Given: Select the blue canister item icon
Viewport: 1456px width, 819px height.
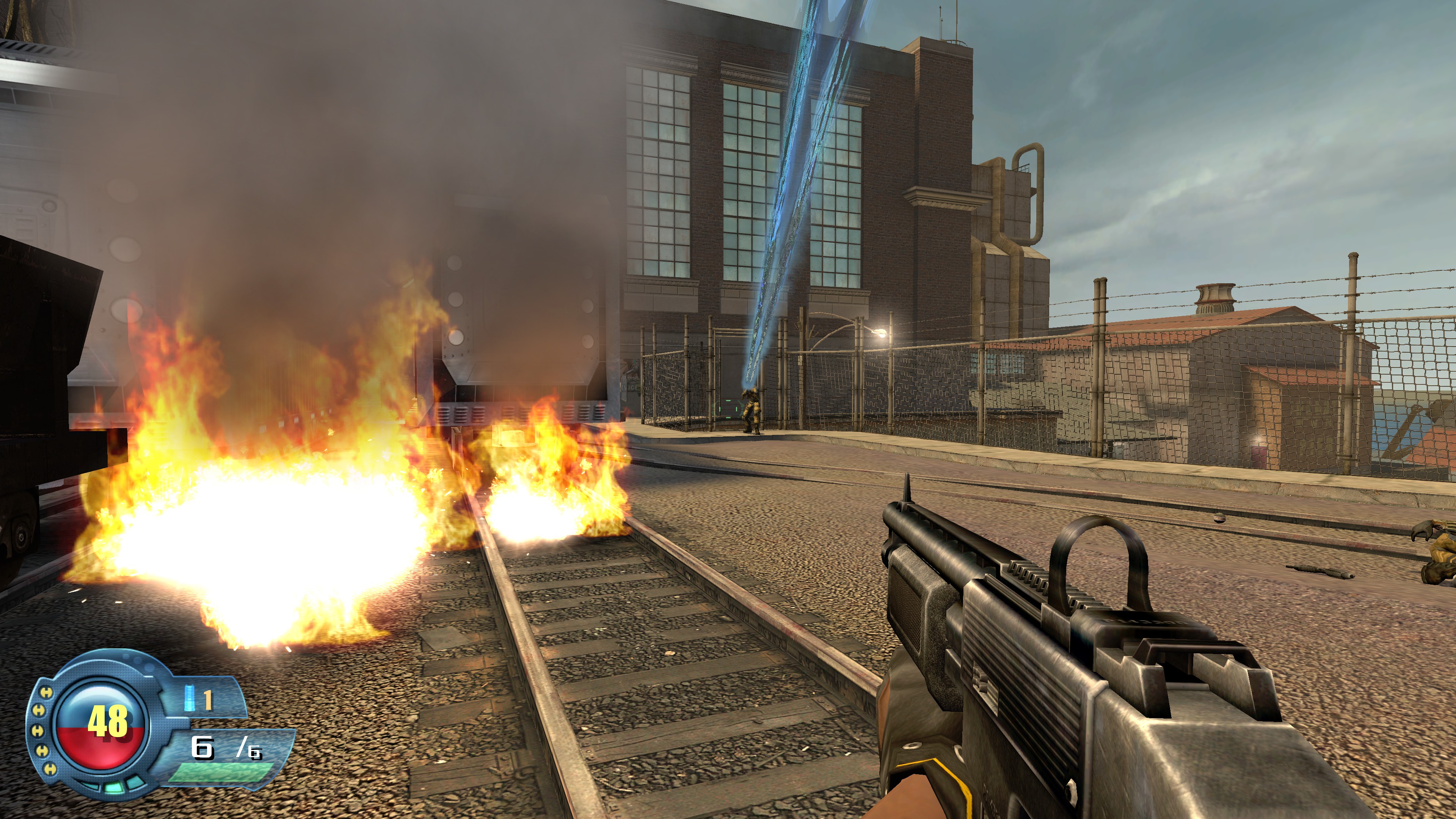Looking at the screenshot, I should (x=190, y=698).
